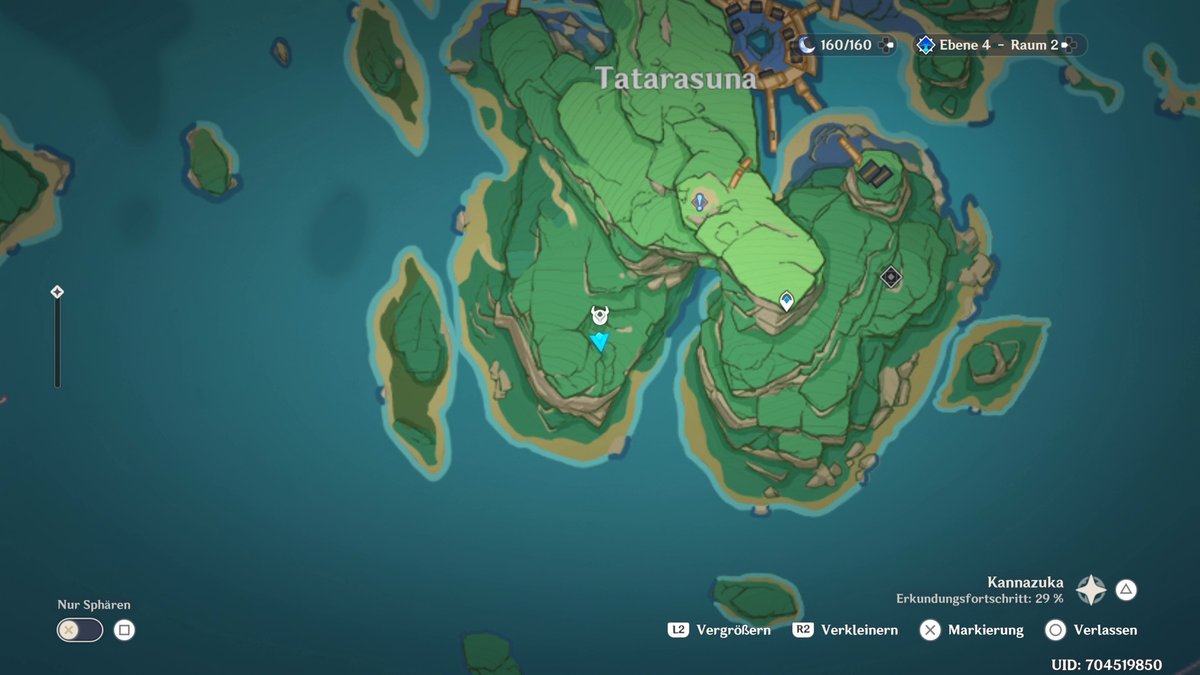Open the "Ebene 4 - Raum 2" abyss tracker
This screenshot has width=1200, height=675.
[x=999, y=45]
